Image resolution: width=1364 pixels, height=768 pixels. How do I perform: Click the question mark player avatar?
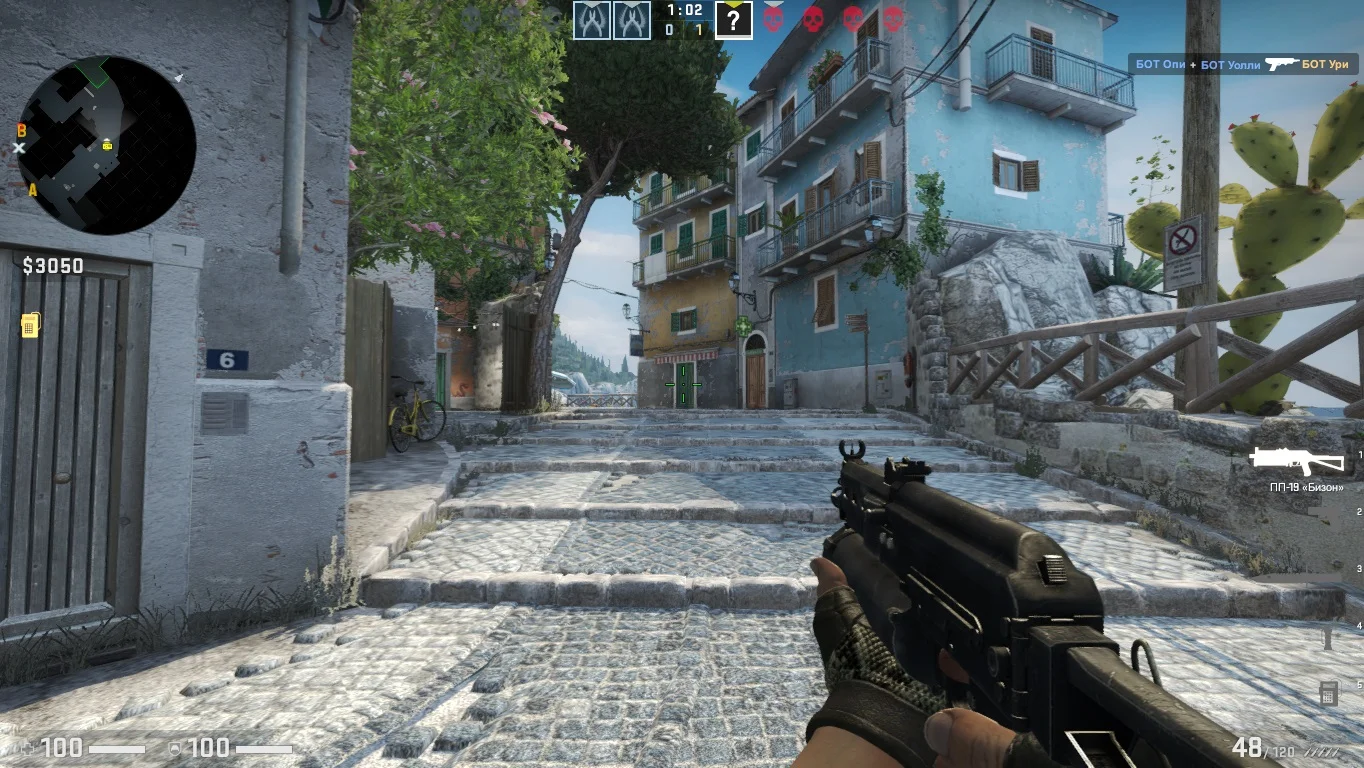click(733, 20)
